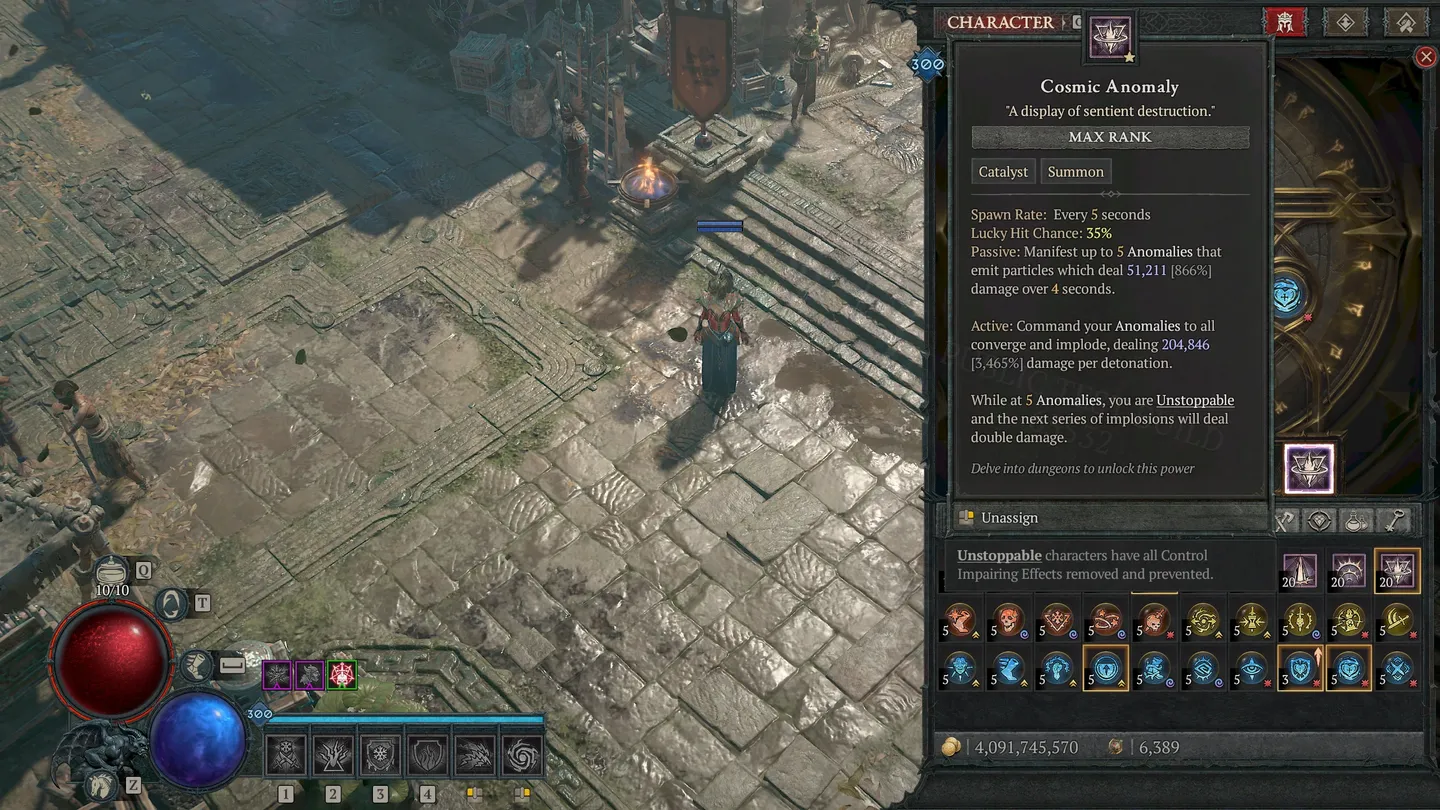Select the orange skull power icon
Screen dimensions: 1440x810
click(1008, 621)
